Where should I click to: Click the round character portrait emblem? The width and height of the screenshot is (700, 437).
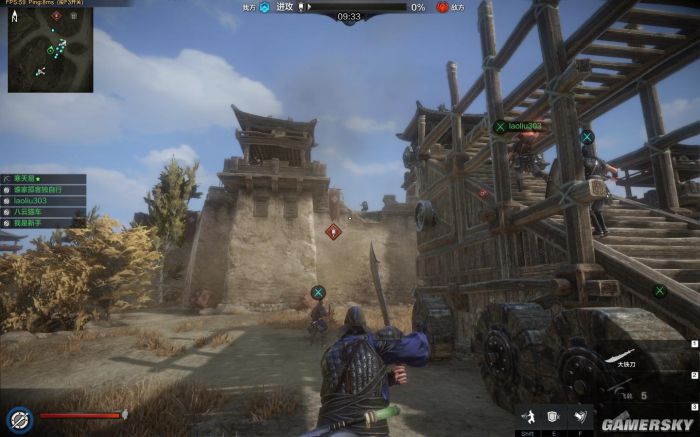[x=17, y=419]
